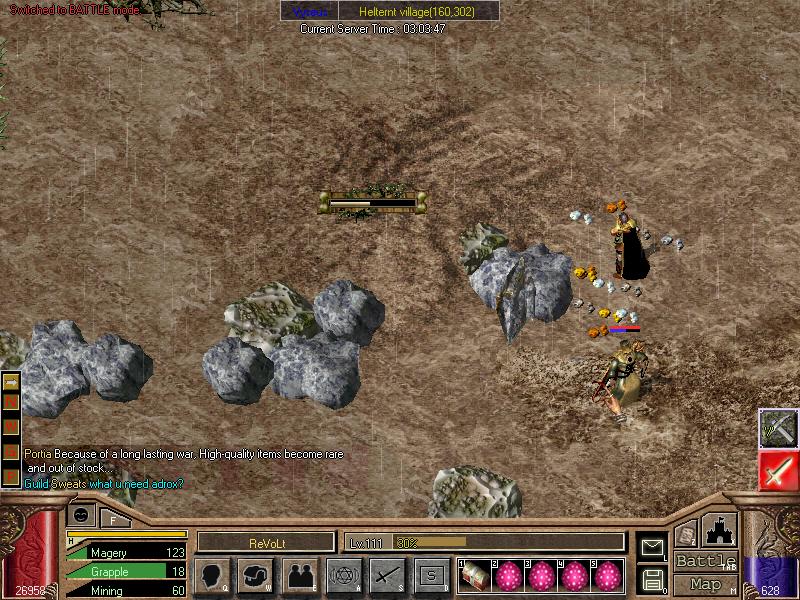Select the pickaxe action icon
This screenshot has height=600, width=800.
(x=778, y=429)
